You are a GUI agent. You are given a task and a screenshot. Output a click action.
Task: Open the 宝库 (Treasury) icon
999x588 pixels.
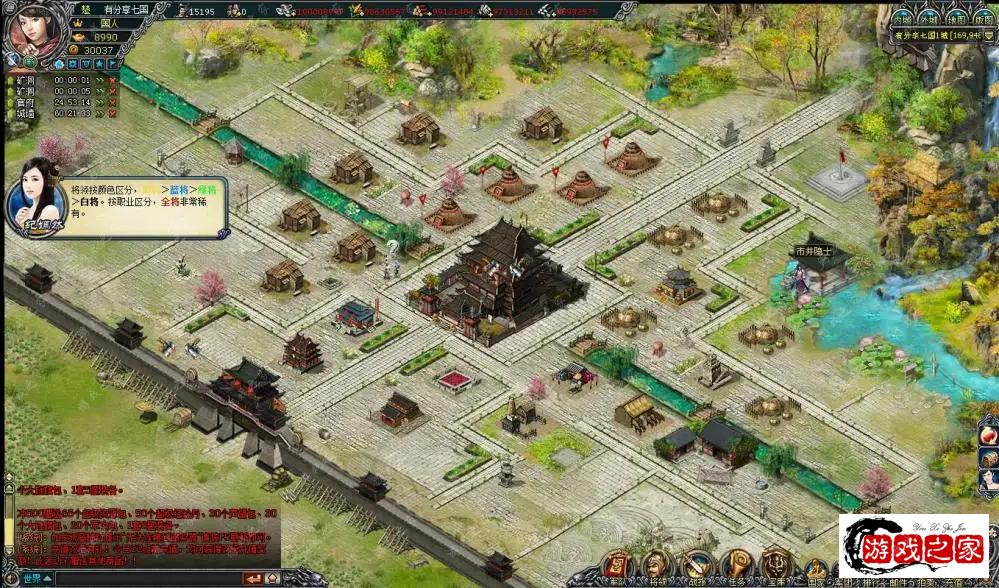(x=776, y=563)
